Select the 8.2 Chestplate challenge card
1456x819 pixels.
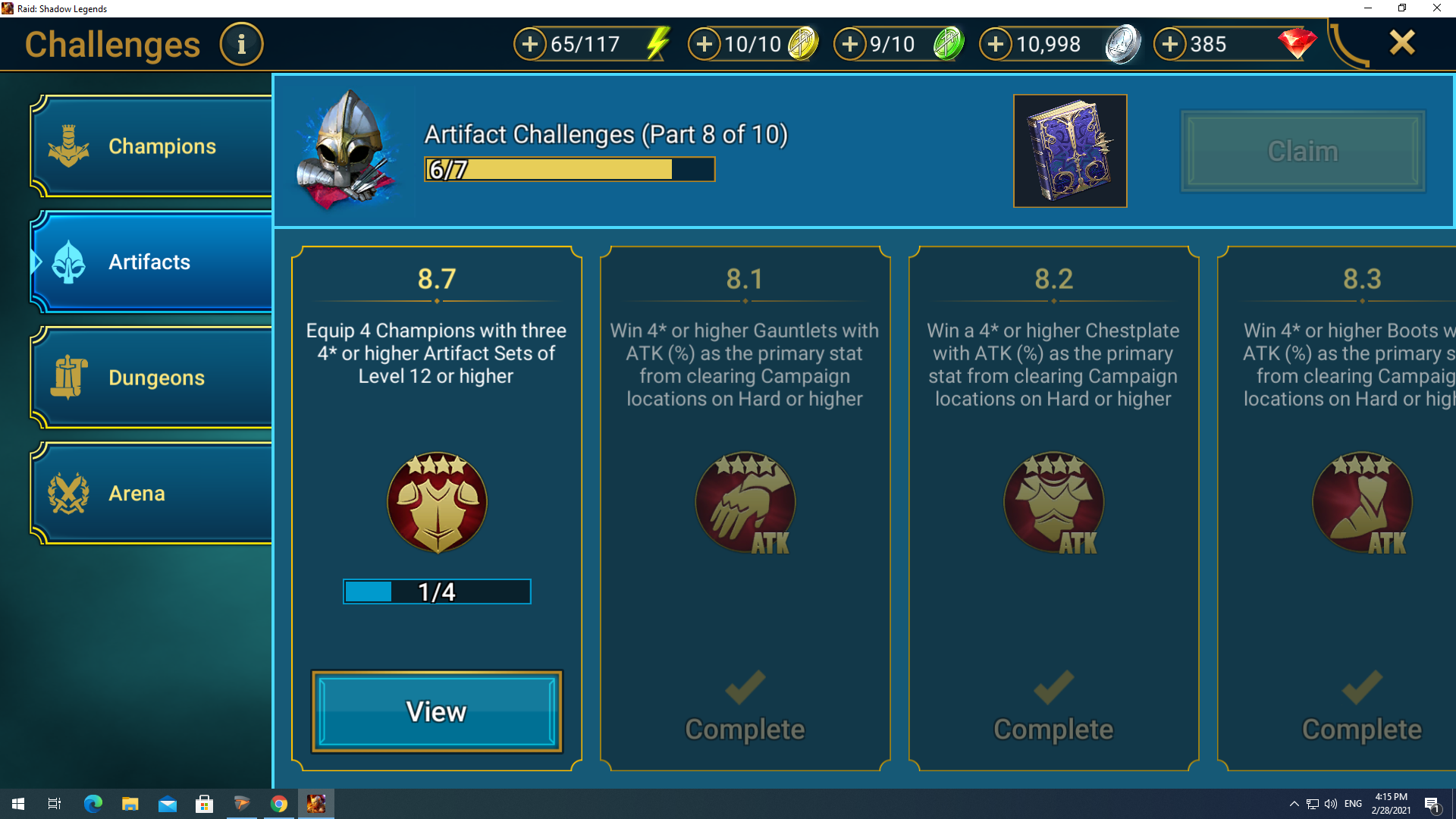1053,508
